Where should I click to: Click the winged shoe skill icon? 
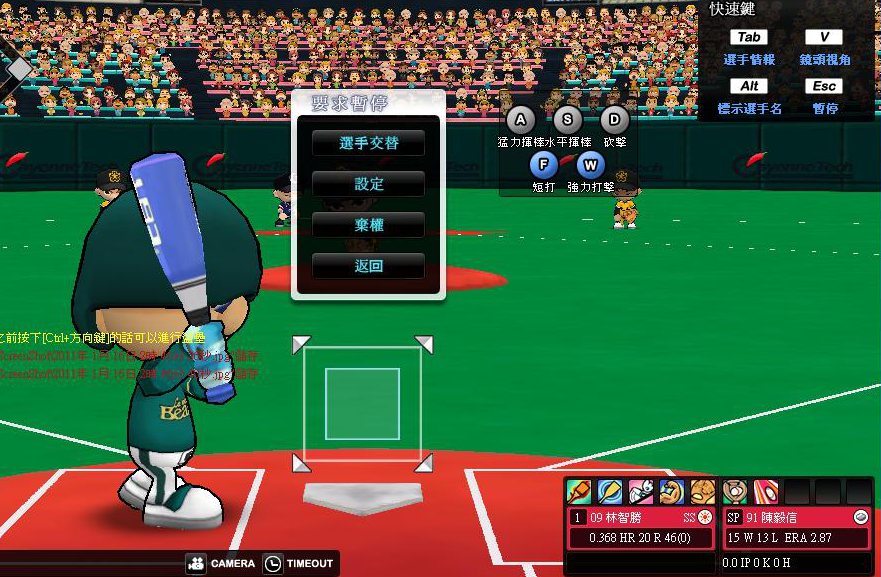pos(641,491)
